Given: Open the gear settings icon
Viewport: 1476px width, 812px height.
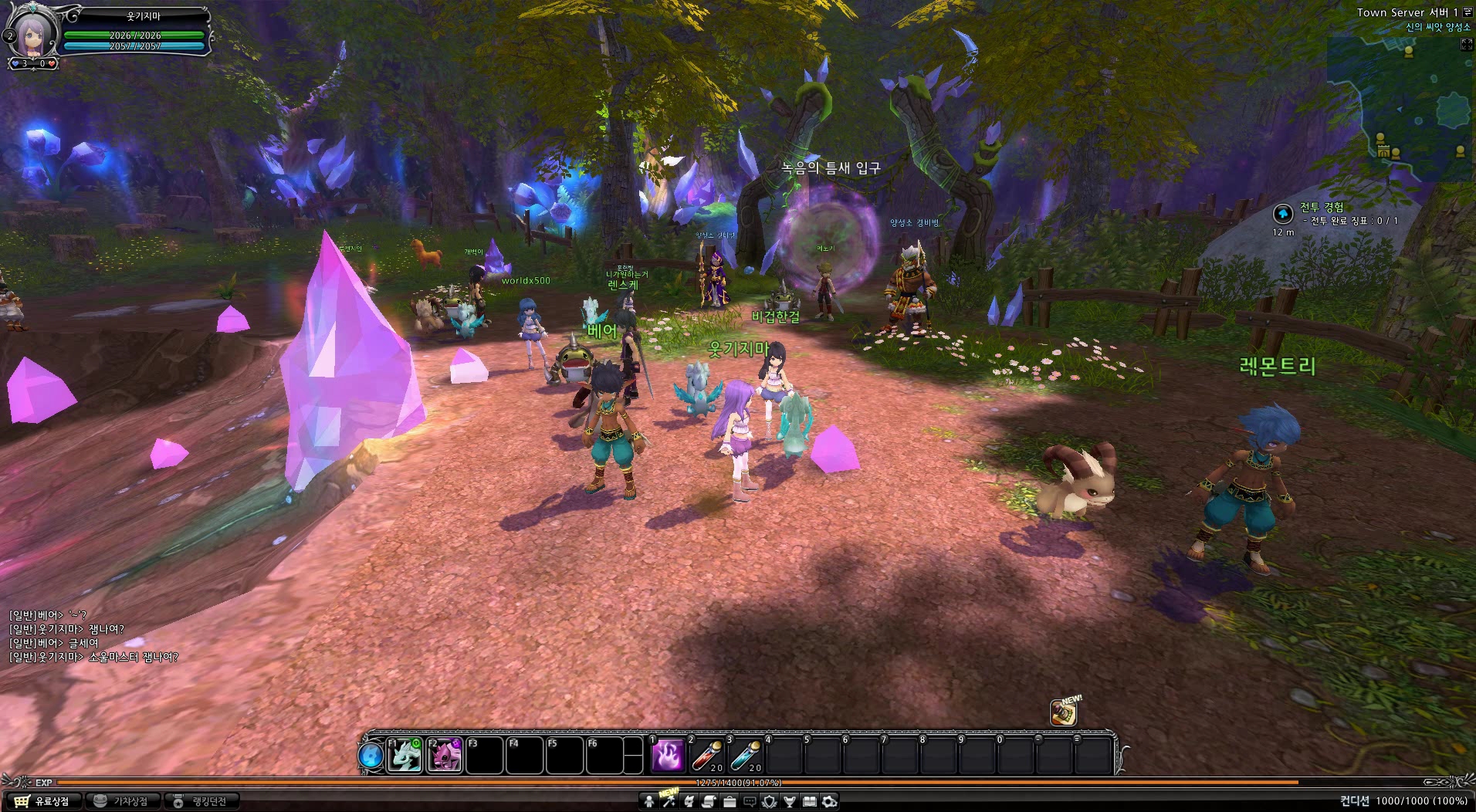Looking at the screenshot, I should pyautogui.click(x=830, y=802).
